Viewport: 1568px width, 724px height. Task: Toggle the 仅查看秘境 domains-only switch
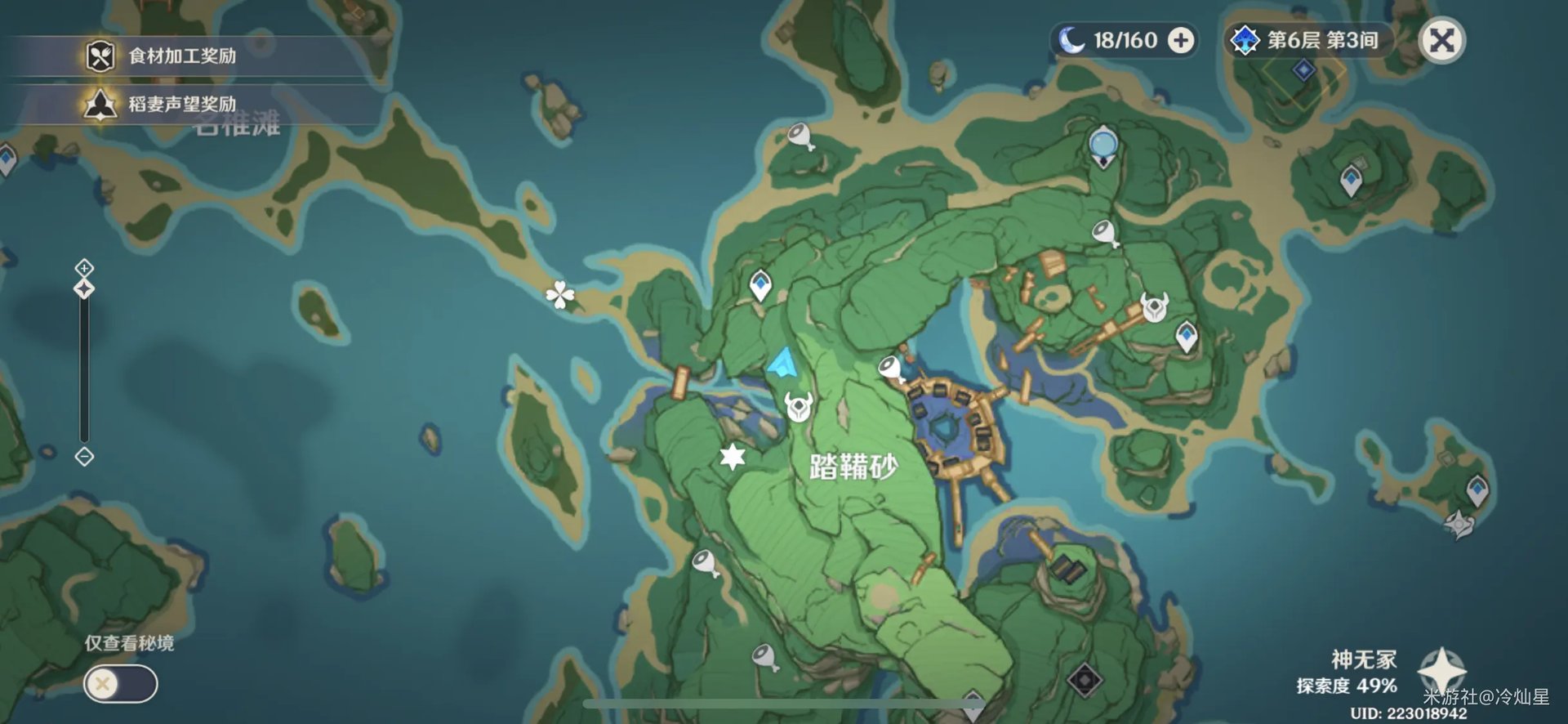tap(120, 683)
